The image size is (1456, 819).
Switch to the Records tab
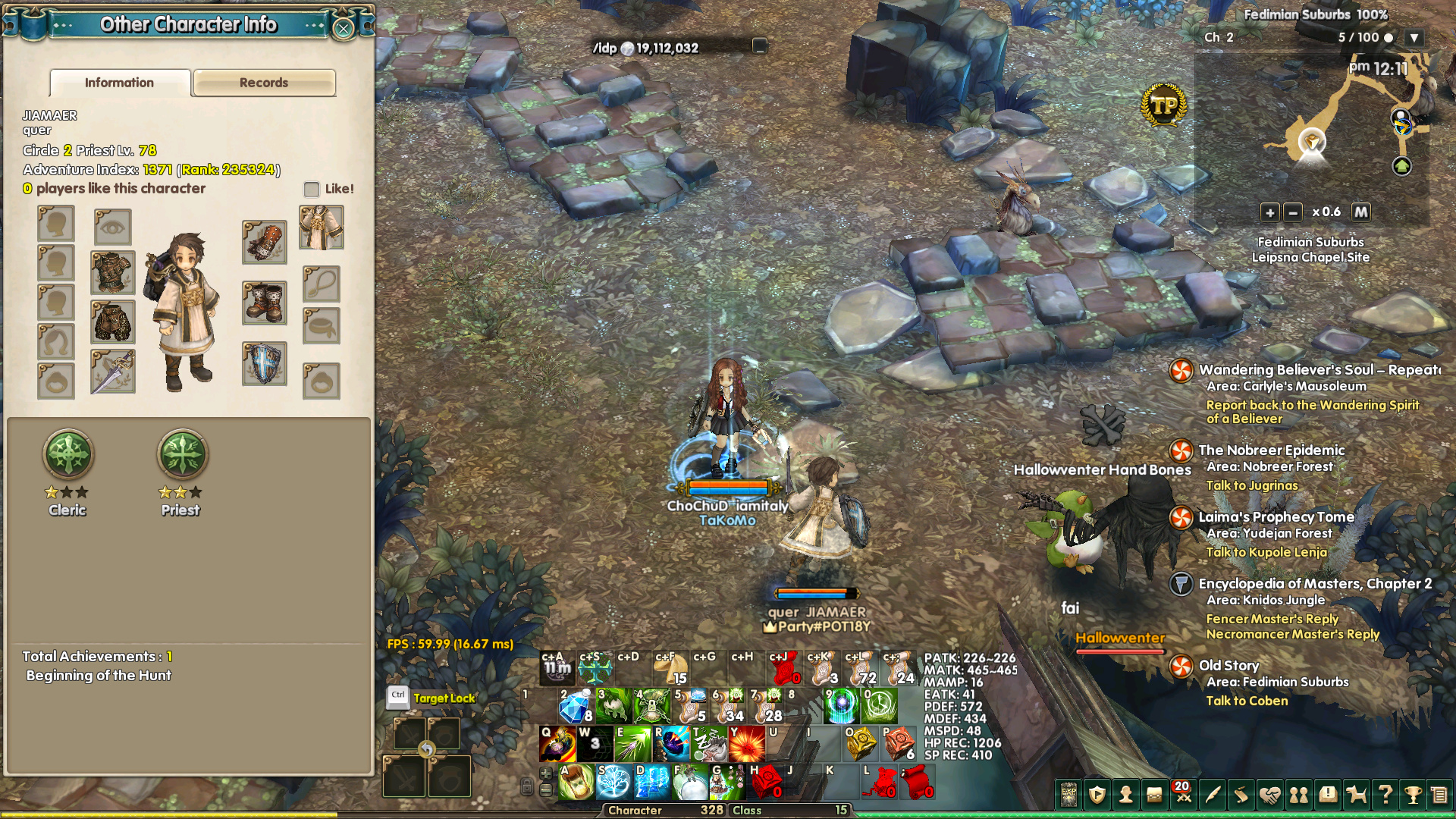tap(264, 83)
